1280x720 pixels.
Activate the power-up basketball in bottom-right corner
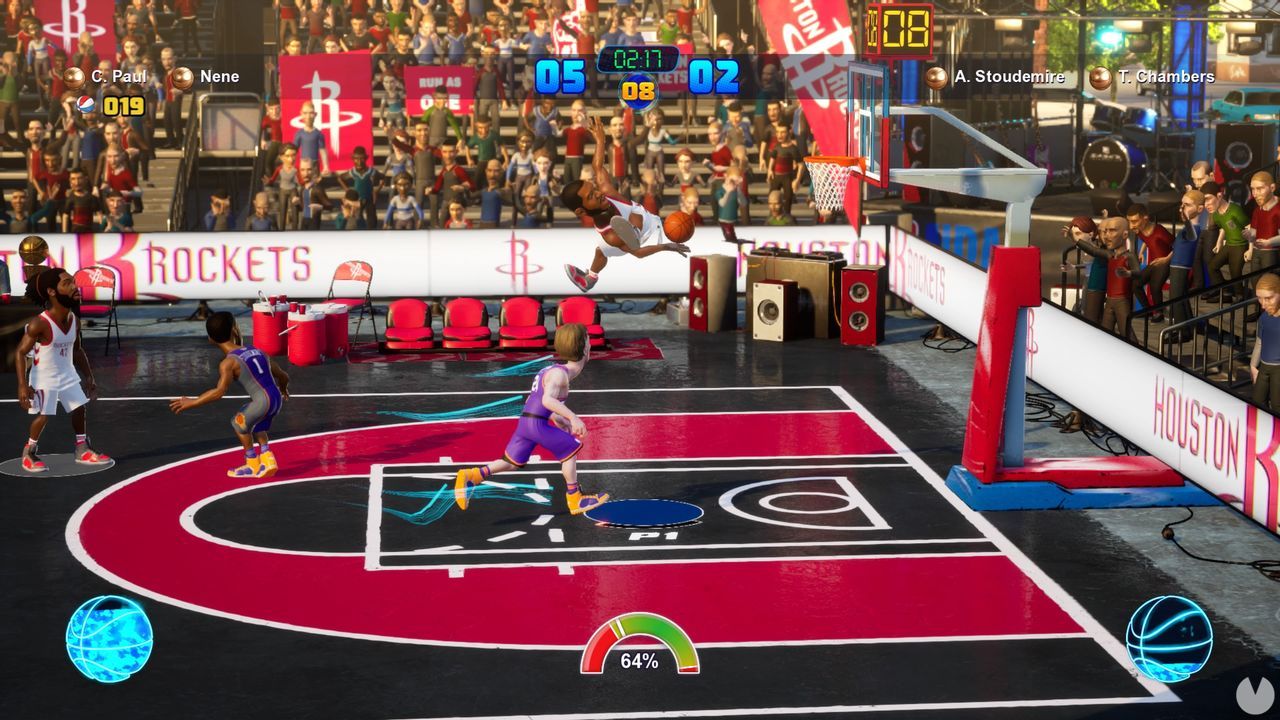click(x=1169, y=639)
